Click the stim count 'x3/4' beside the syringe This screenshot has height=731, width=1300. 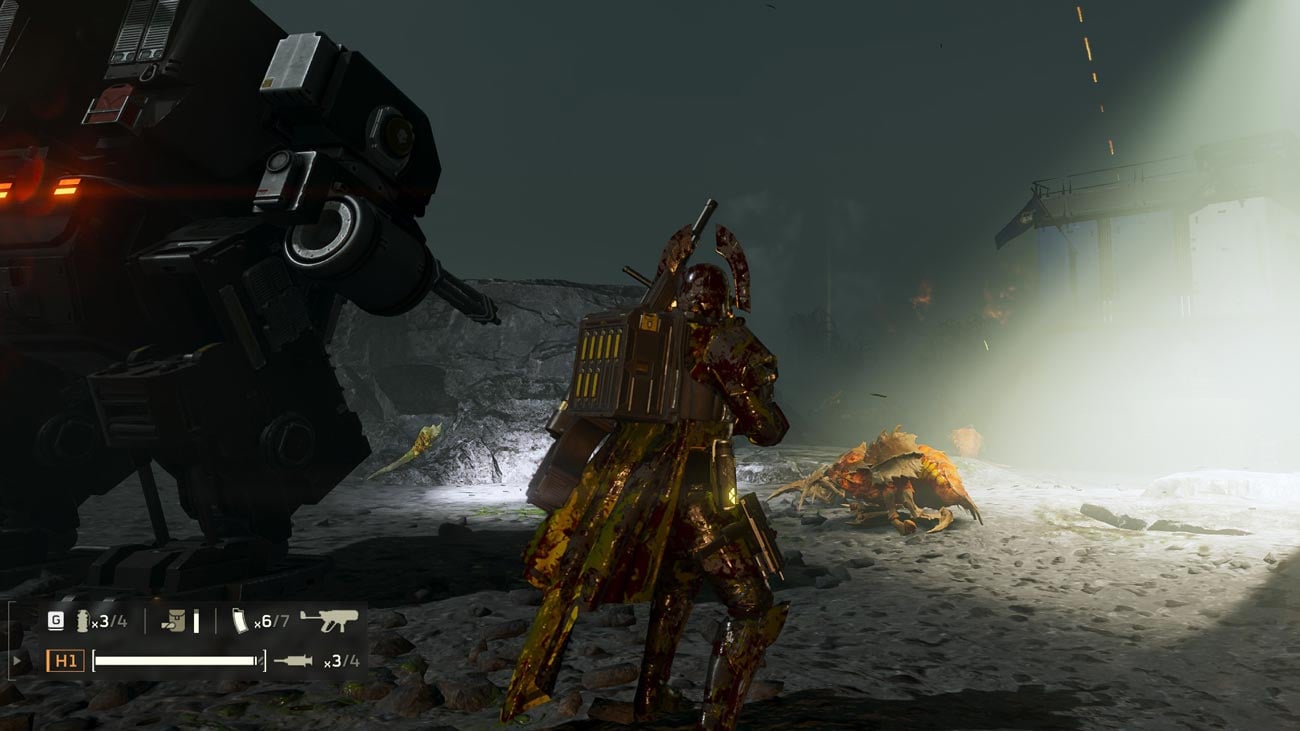(342, 661)
